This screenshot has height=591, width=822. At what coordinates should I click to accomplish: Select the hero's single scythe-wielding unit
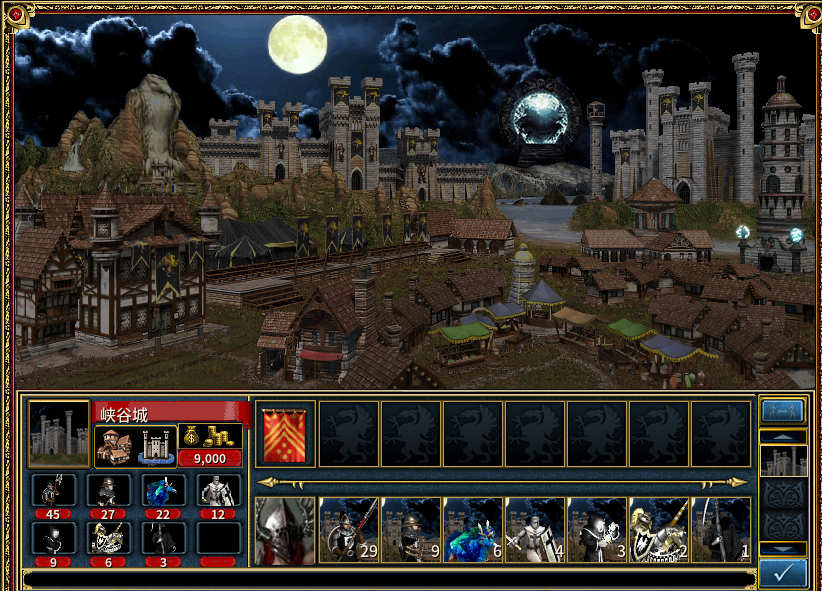(x=720, y=531)
